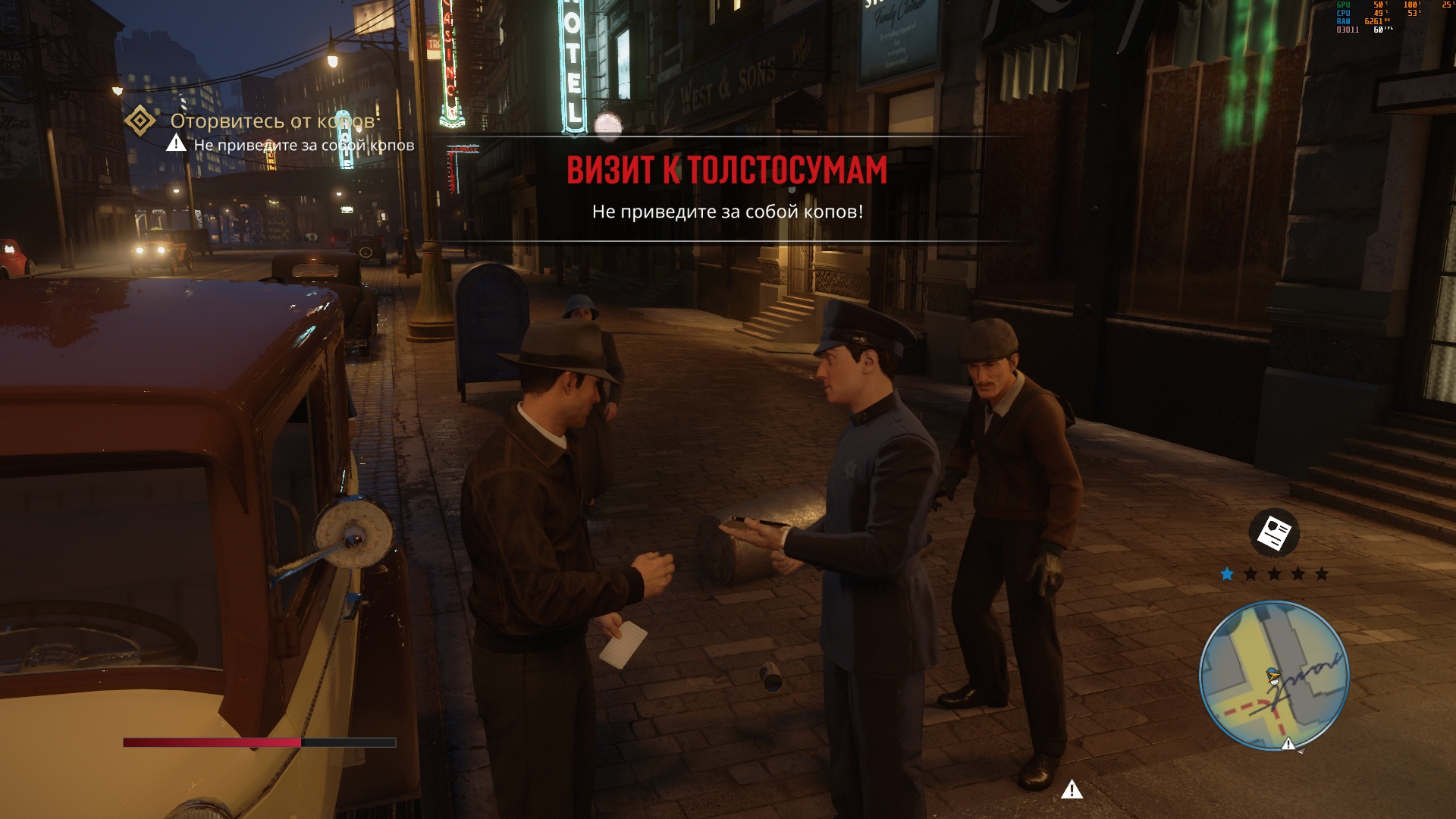The height and width of the screenshot is (819, 1456).
Task: Select the objective 'Оторвитесь от копов'
Action: (x=273, y=121)
